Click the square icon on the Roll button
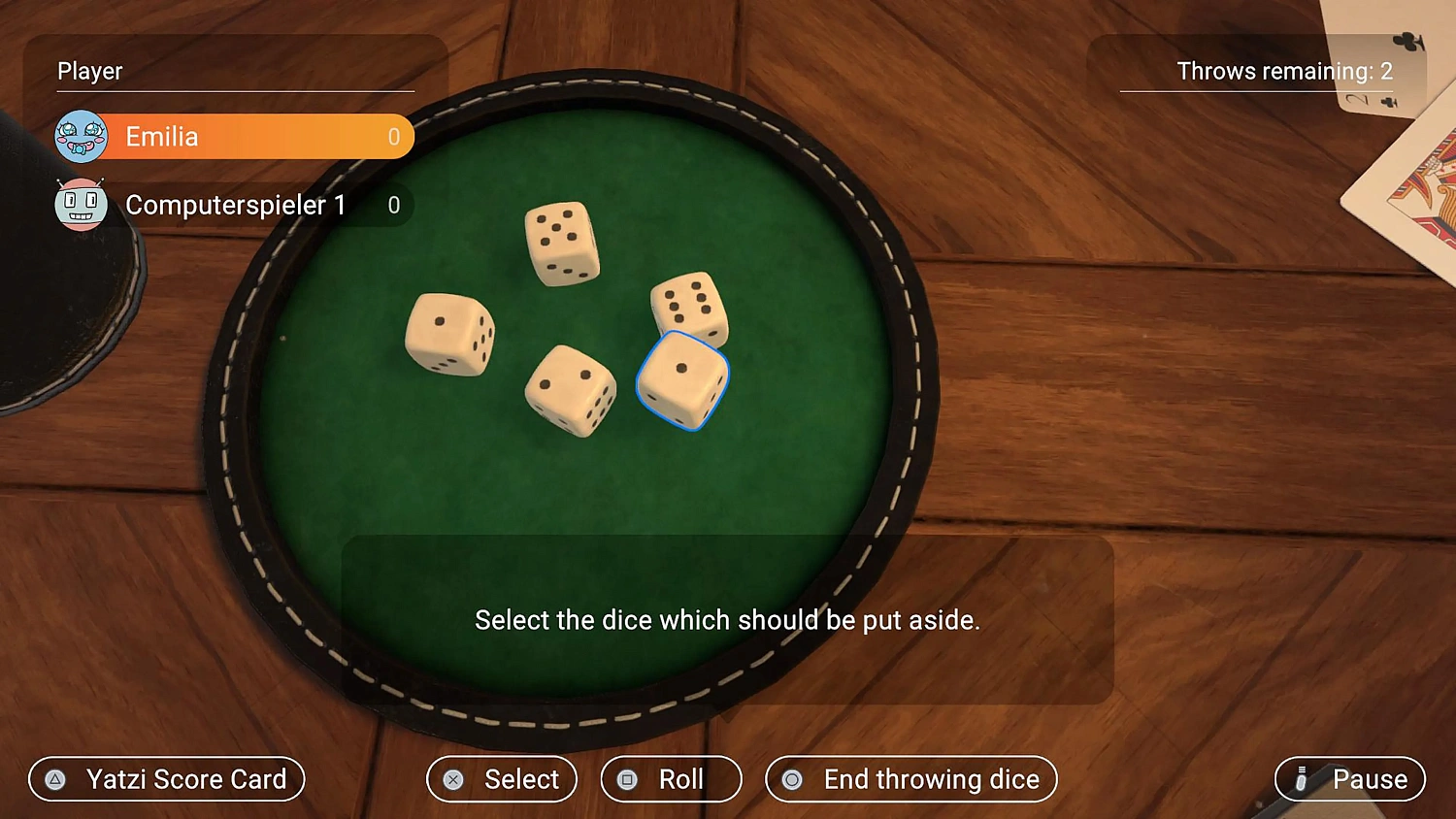This screenshot has width=1456, height=819. pos(626,779)
